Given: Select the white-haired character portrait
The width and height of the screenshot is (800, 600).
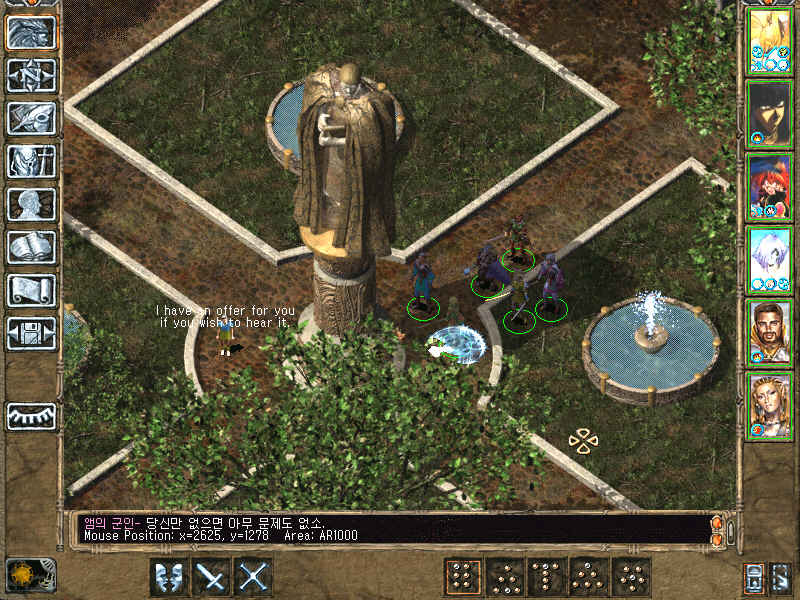Looking at the screenshot, I should click(770, 260).
